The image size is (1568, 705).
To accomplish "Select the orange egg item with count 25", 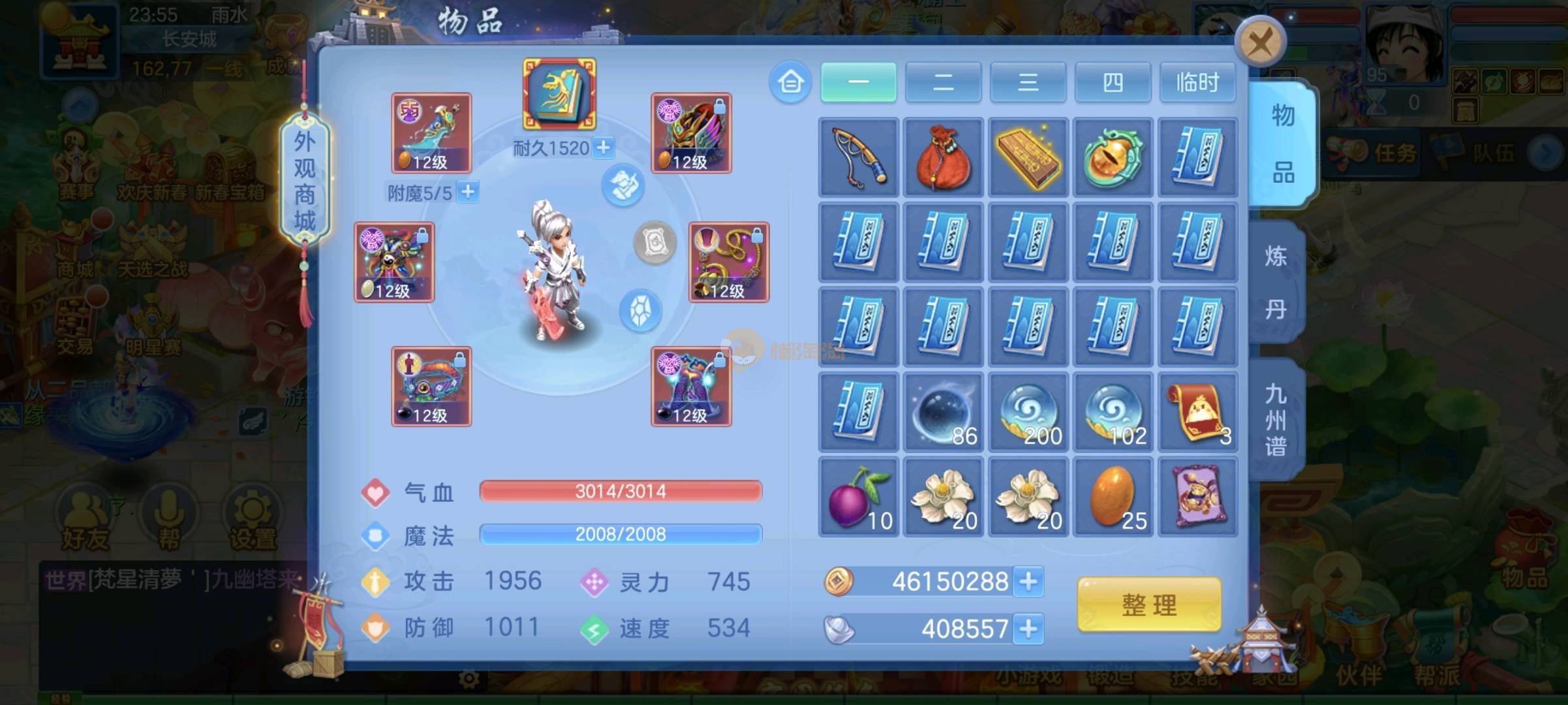I will click(x=1113, y=497).
